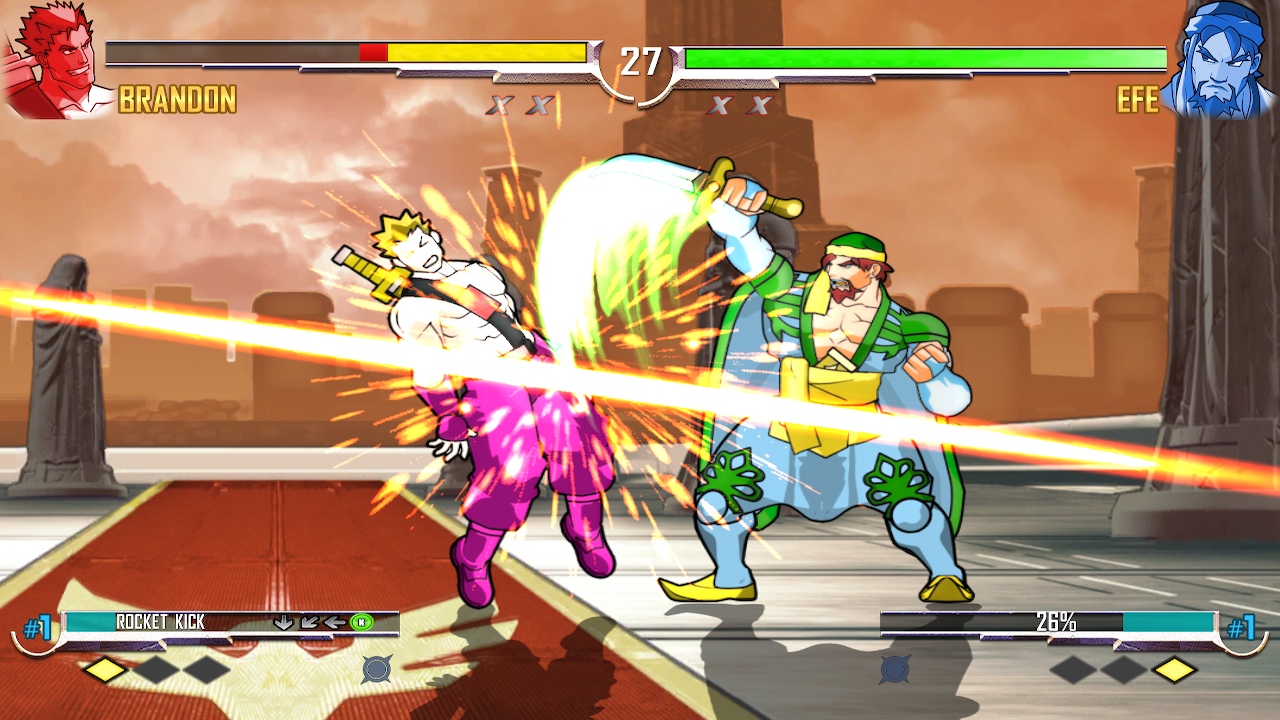
Task: Select the EFE name label
Action: (x=1139, y=100)
